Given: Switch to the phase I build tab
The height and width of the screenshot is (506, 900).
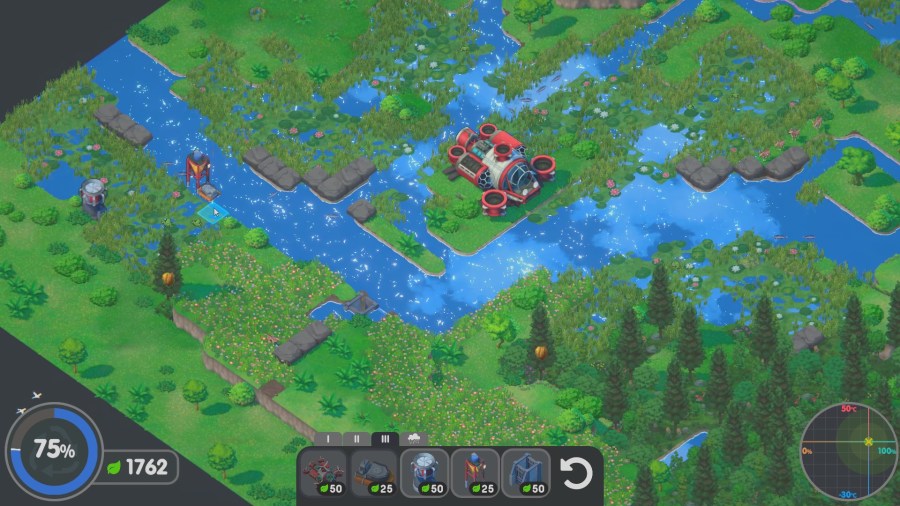Looking at the screenshot, I should click(x=328, y=438).
